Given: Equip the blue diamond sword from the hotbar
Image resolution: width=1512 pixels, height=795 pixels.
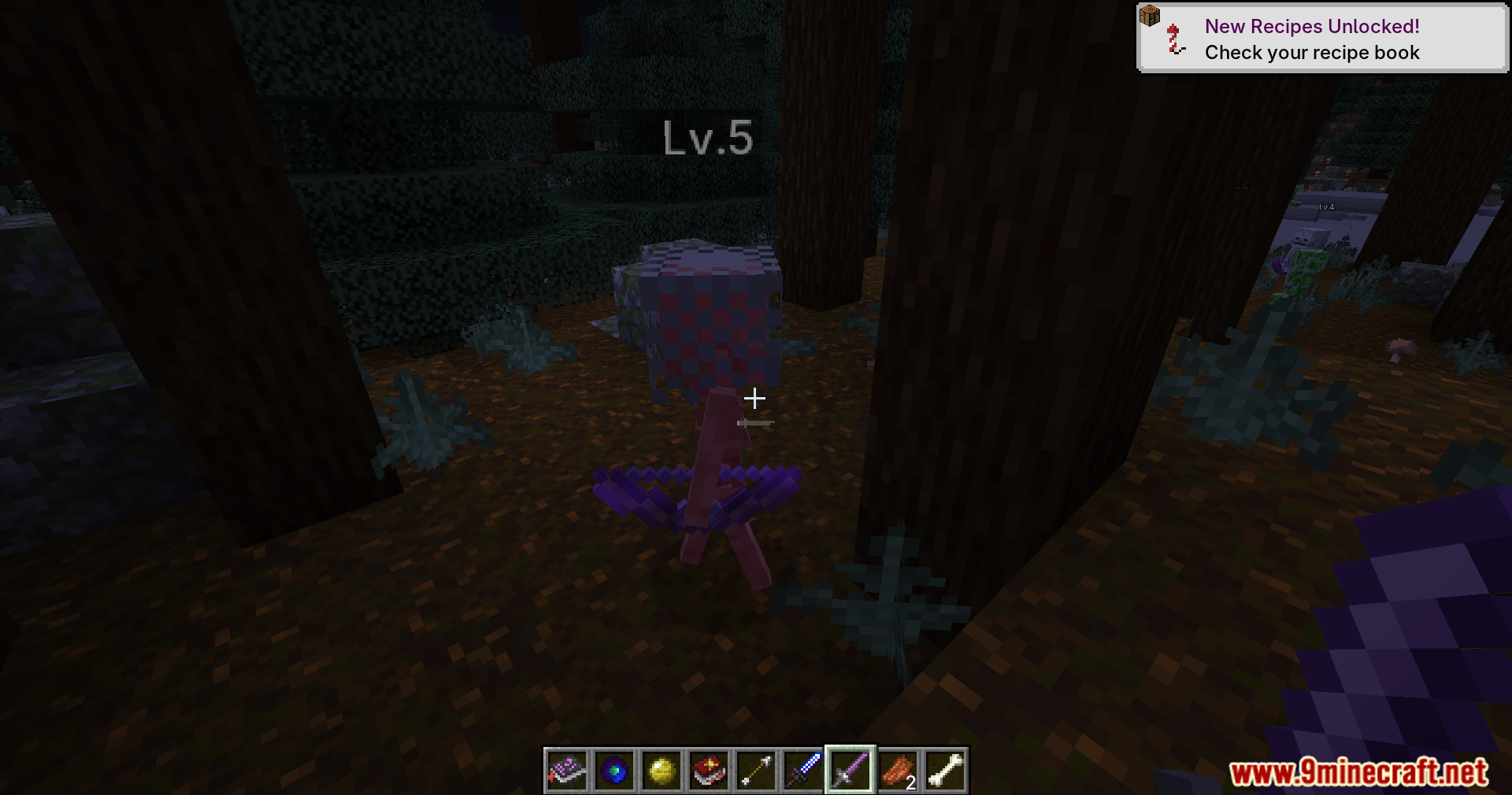Looking at the screenshot, I should [804, 771].
